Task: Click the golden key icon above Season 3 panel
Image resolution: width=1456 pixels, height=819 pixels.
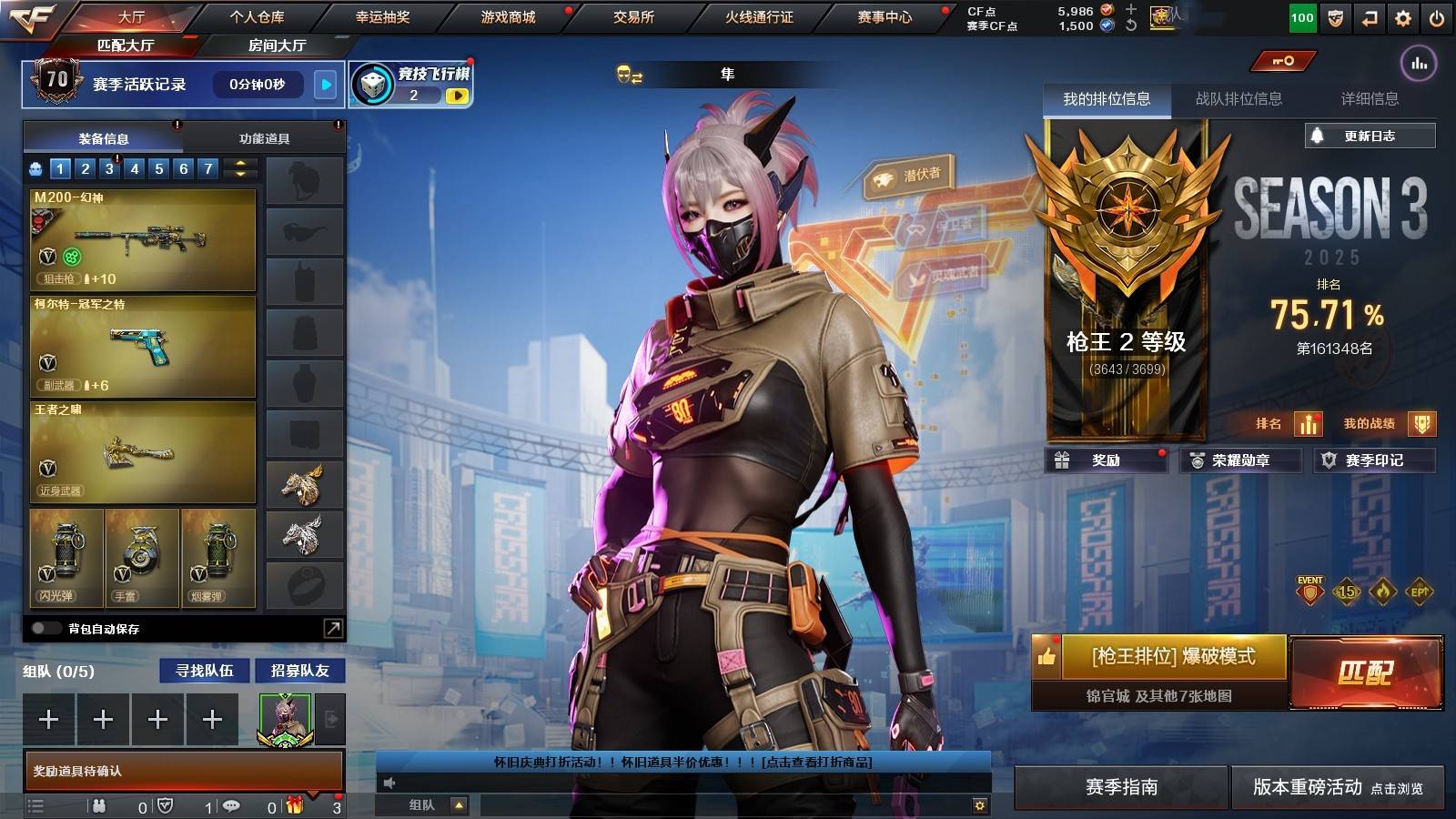Action: 1283,59
